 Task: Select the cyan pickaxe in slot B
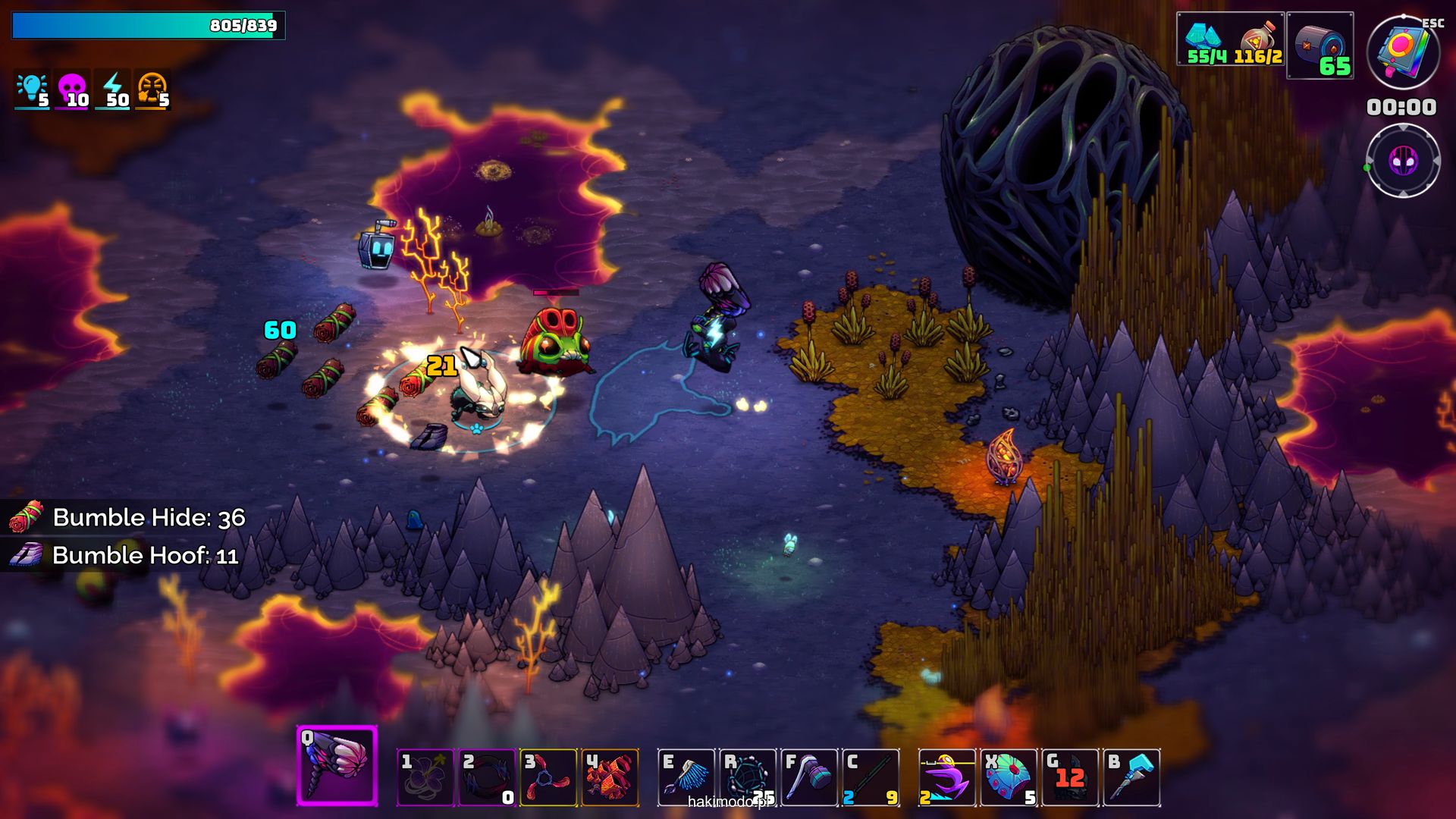[1131, 777]
